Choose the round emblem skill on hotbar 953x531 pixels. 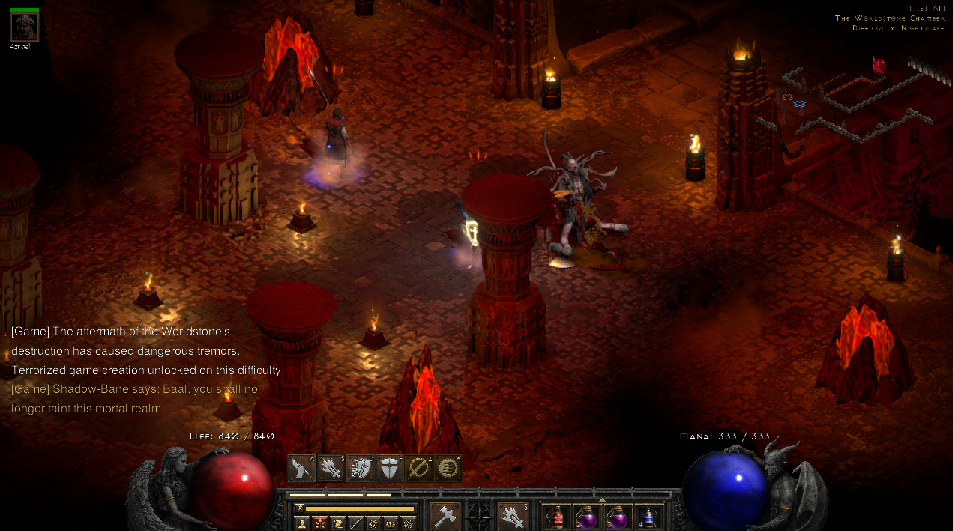point(448,468)
